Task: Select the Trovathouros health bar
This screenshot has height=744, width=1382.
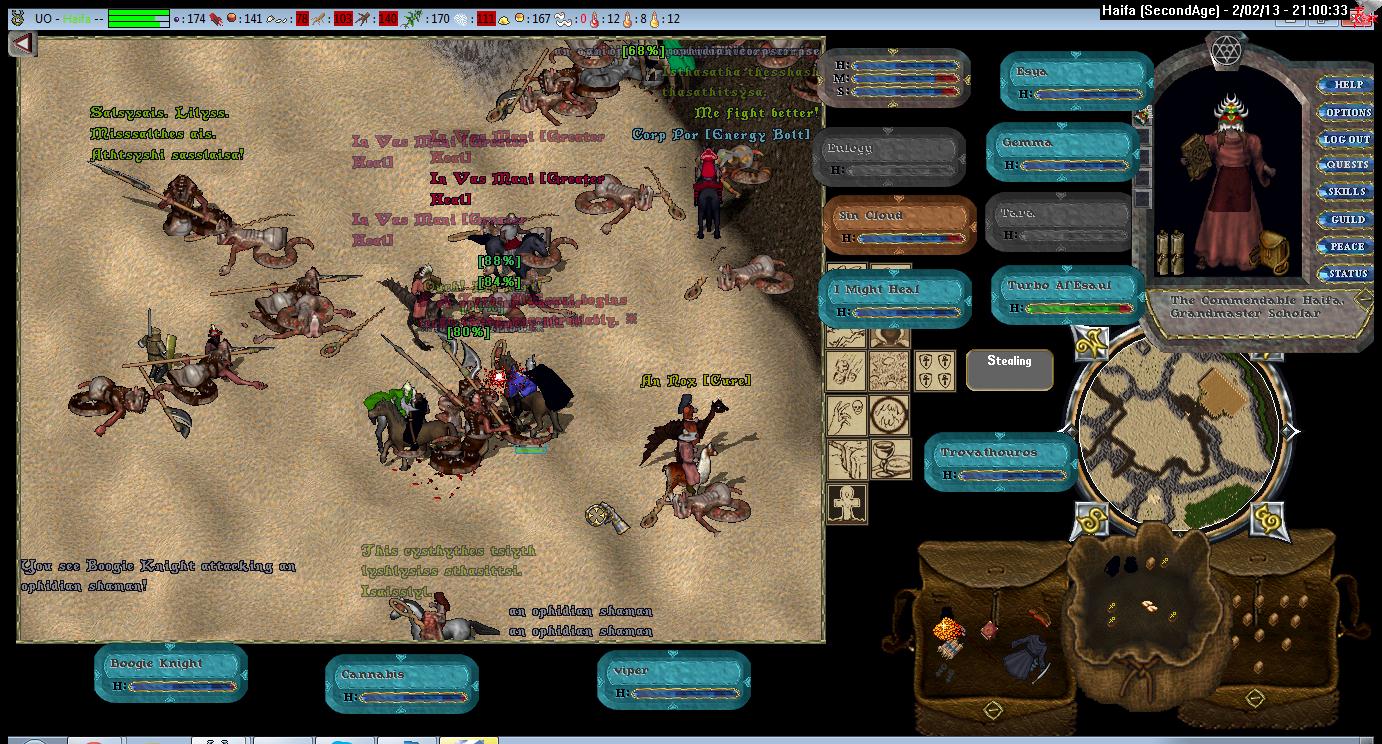Action: 1001,463
